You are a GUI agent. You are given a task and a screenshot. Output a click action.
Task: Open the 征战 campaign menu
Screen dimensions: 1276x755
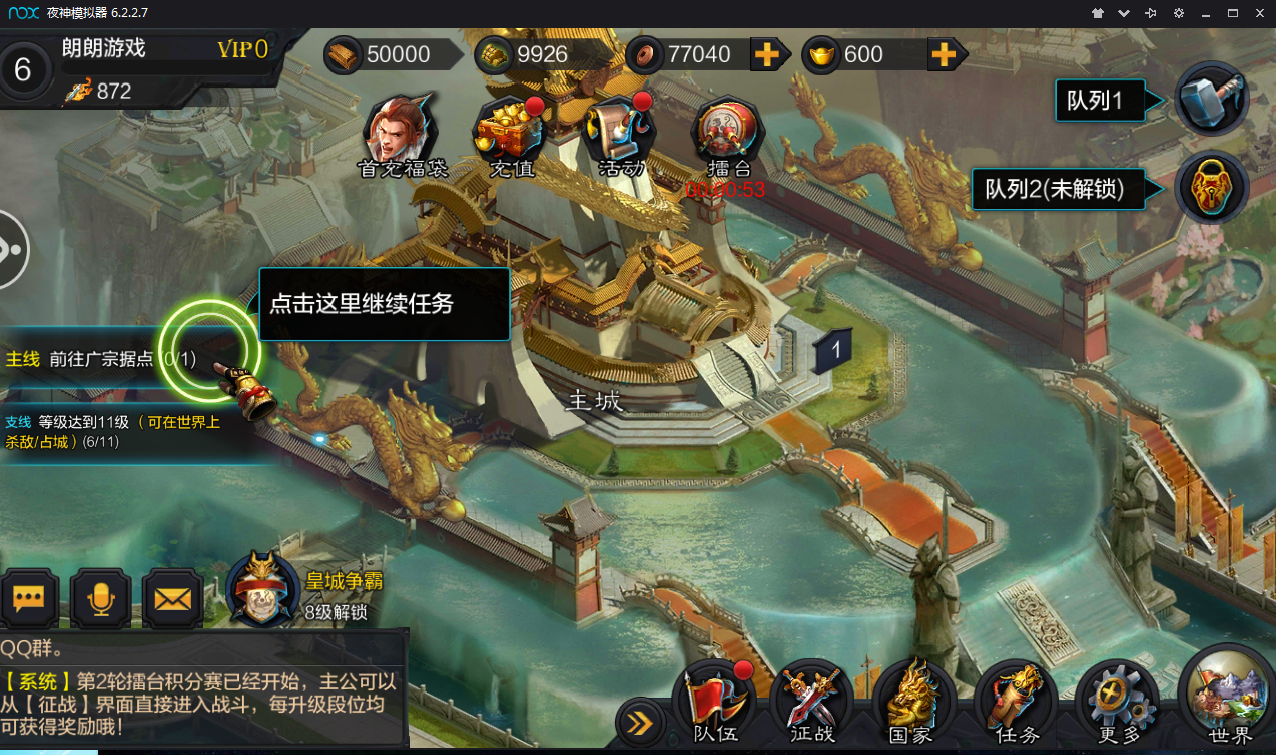pyautogui.click(x=812, y=702)
